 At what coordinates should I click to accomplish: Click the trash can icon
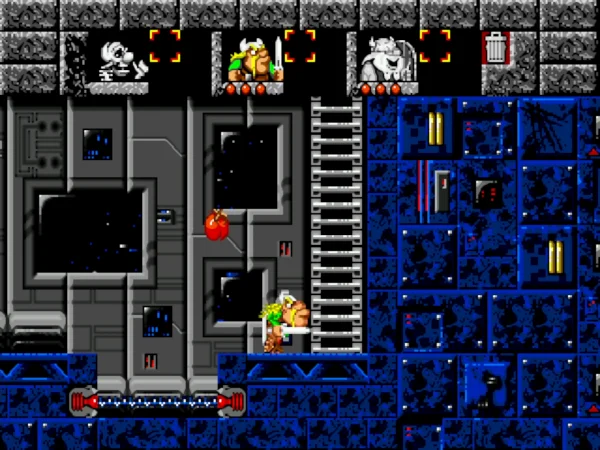pos(496,47)
